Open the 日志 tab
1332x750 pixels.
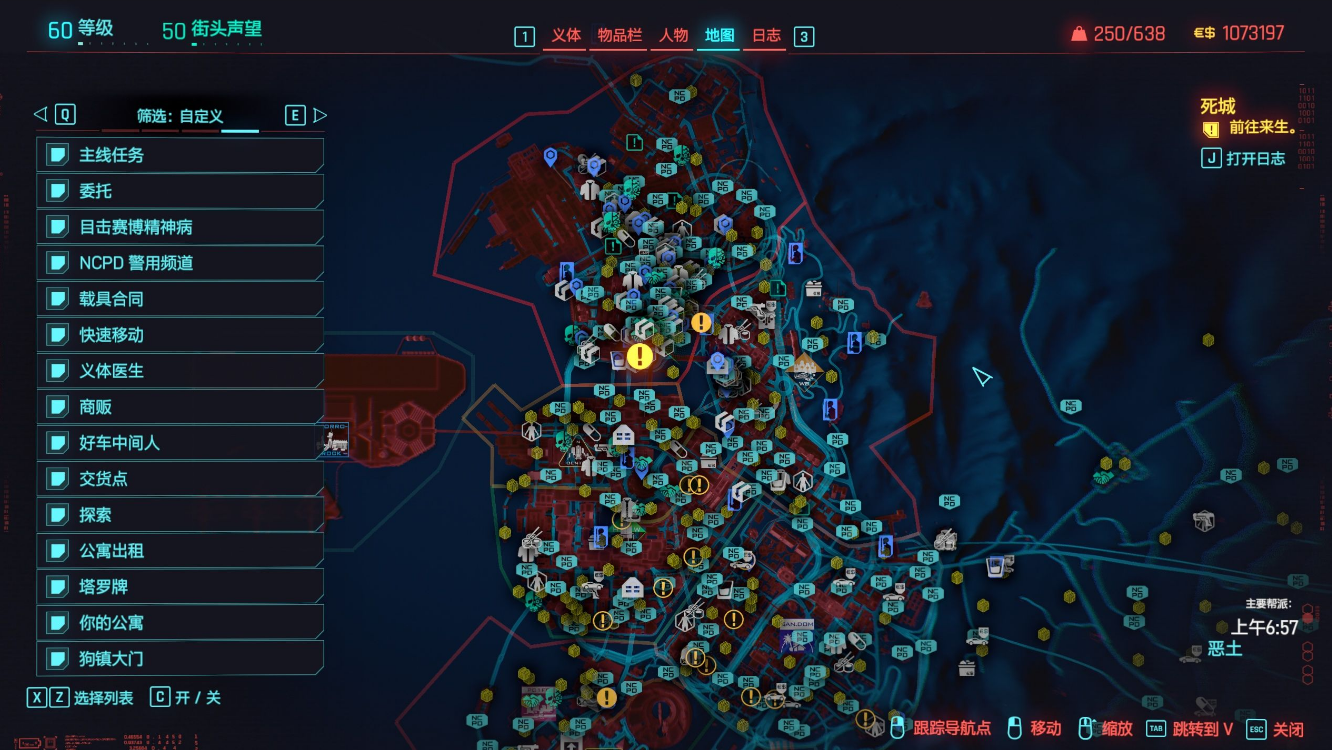(x=766, y=36)
